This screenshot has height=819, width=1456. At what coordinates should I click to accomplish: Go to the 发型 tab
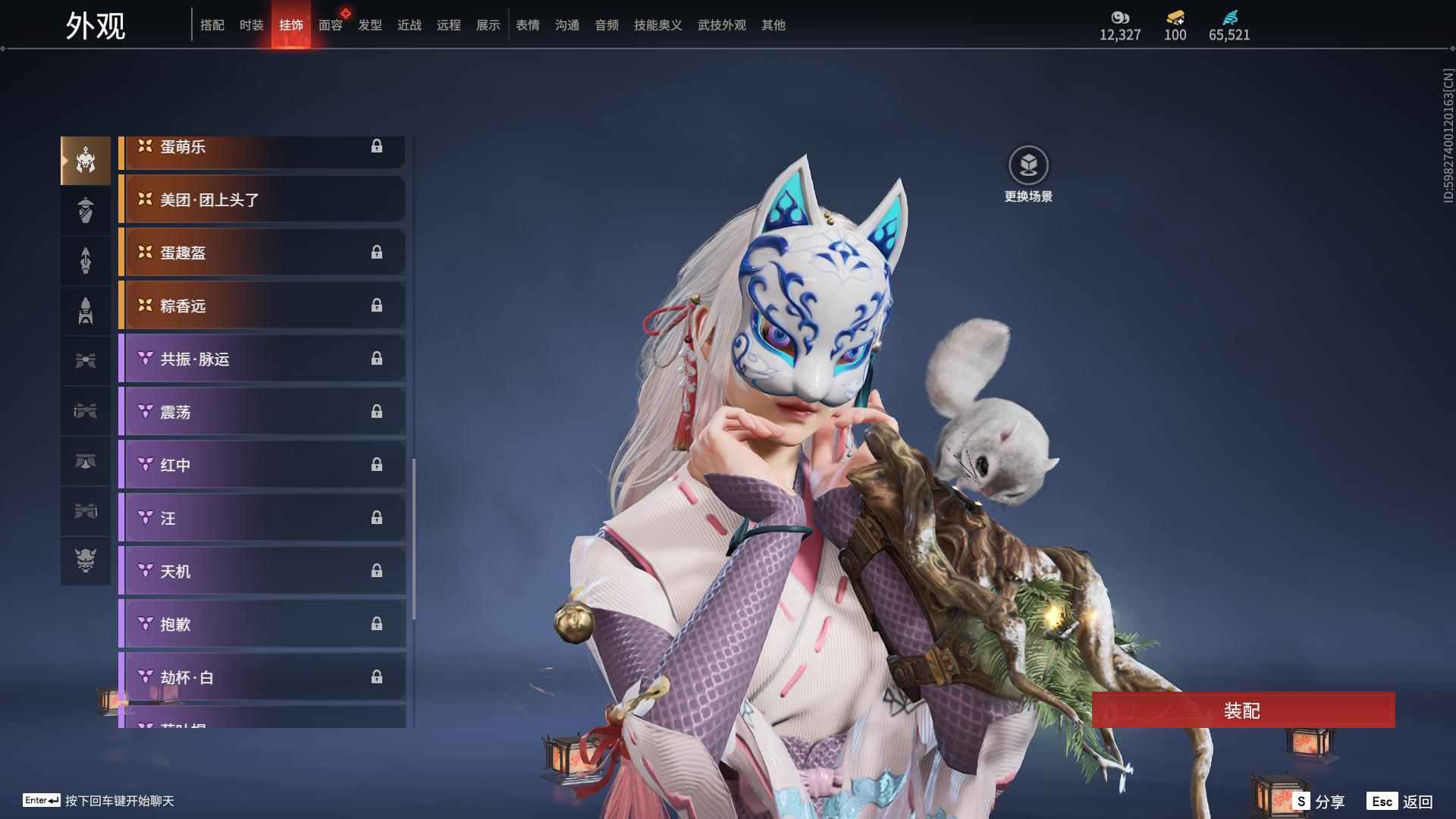(x=369, y=25)
